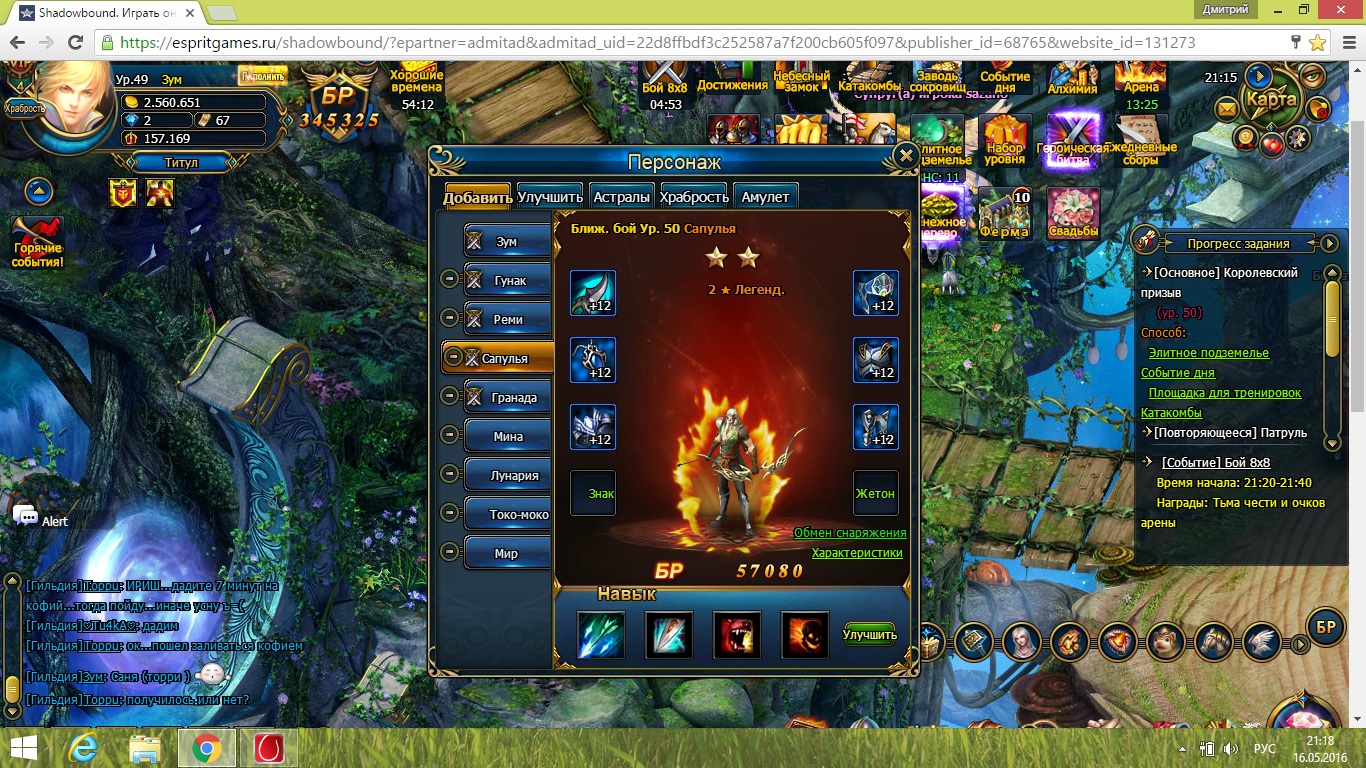Open the Характеристики link
This screenshot has height=768, width=1366.
pyautogui.click(x=857, y=553)
